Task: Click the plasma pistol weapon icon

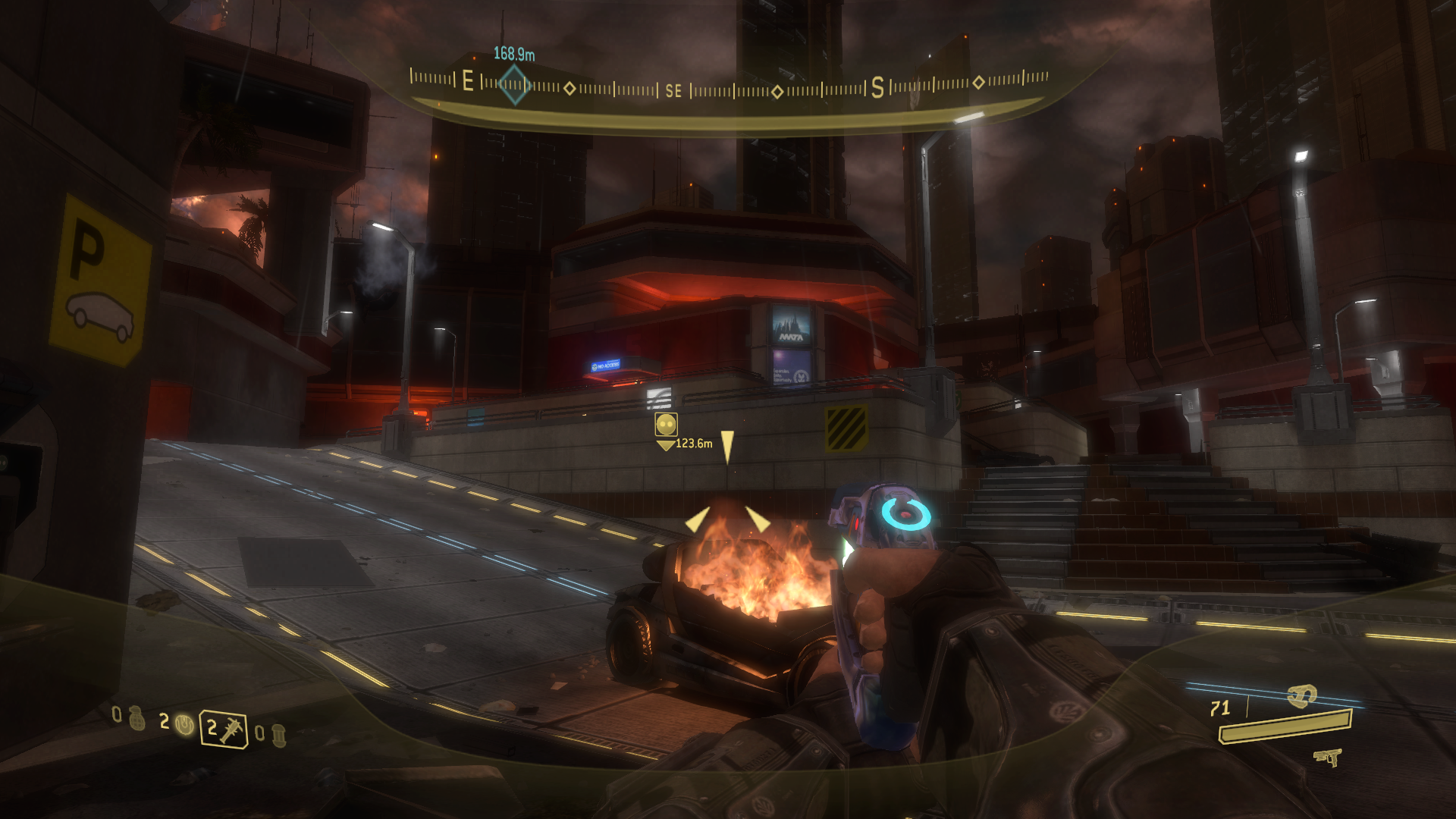Action: click(x=1302, y=695)
